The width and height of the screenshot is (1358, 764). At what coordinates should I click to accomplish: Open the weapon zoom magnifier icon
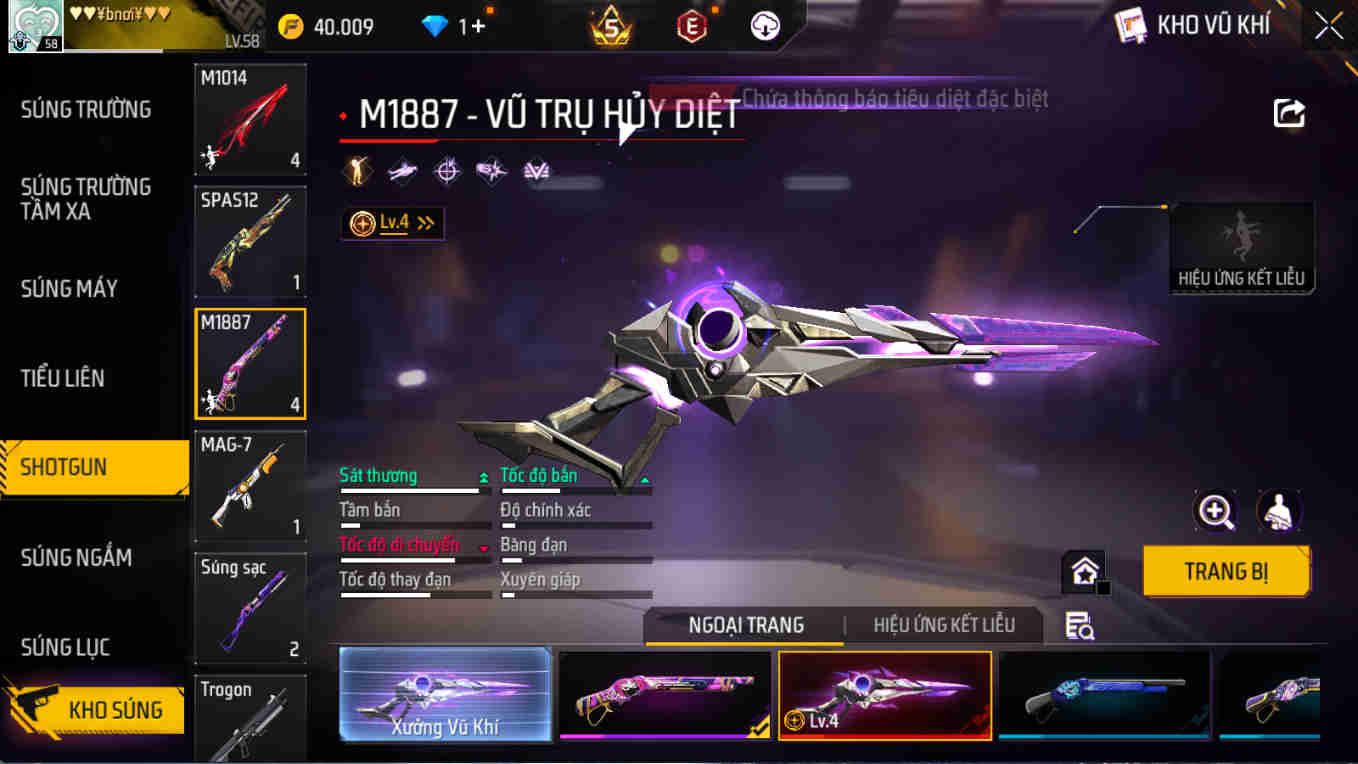(x=1213, y=513)
